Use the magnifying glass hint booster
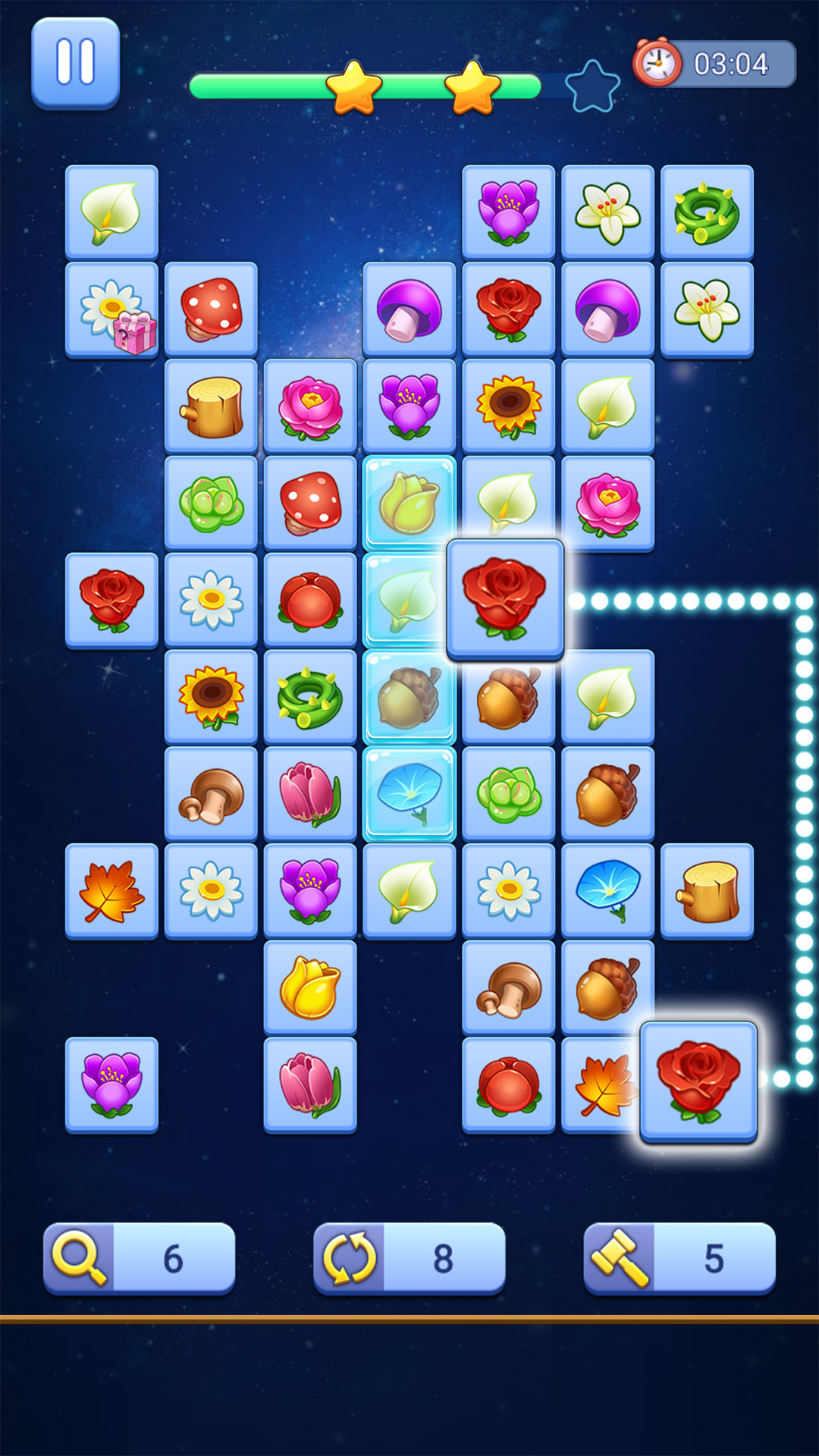Image resolution: width=819 pixels, height=1456 pixels. tap(139, 1258)
